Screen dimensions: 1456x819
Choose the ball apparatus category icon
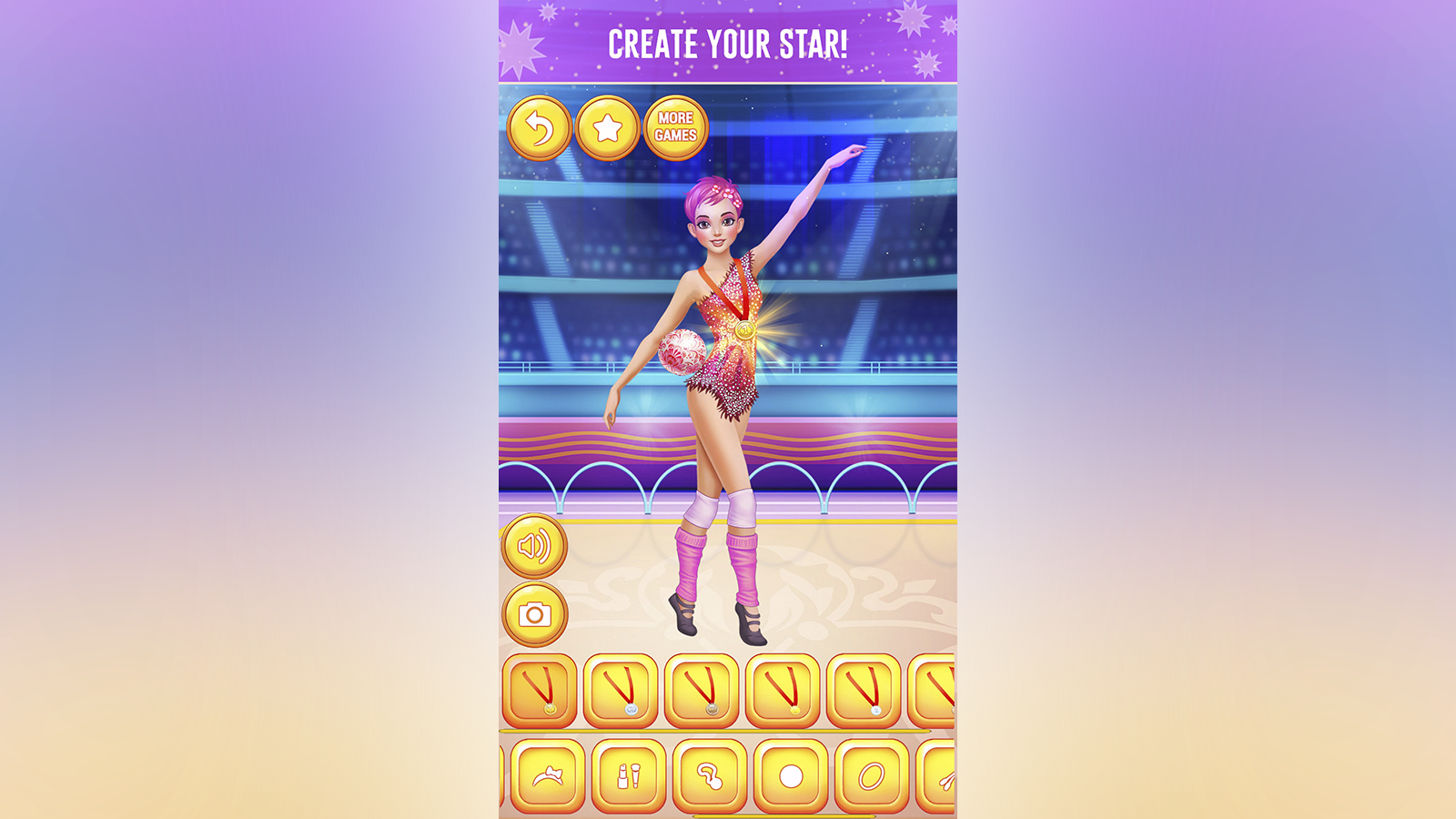click(790, 778)
